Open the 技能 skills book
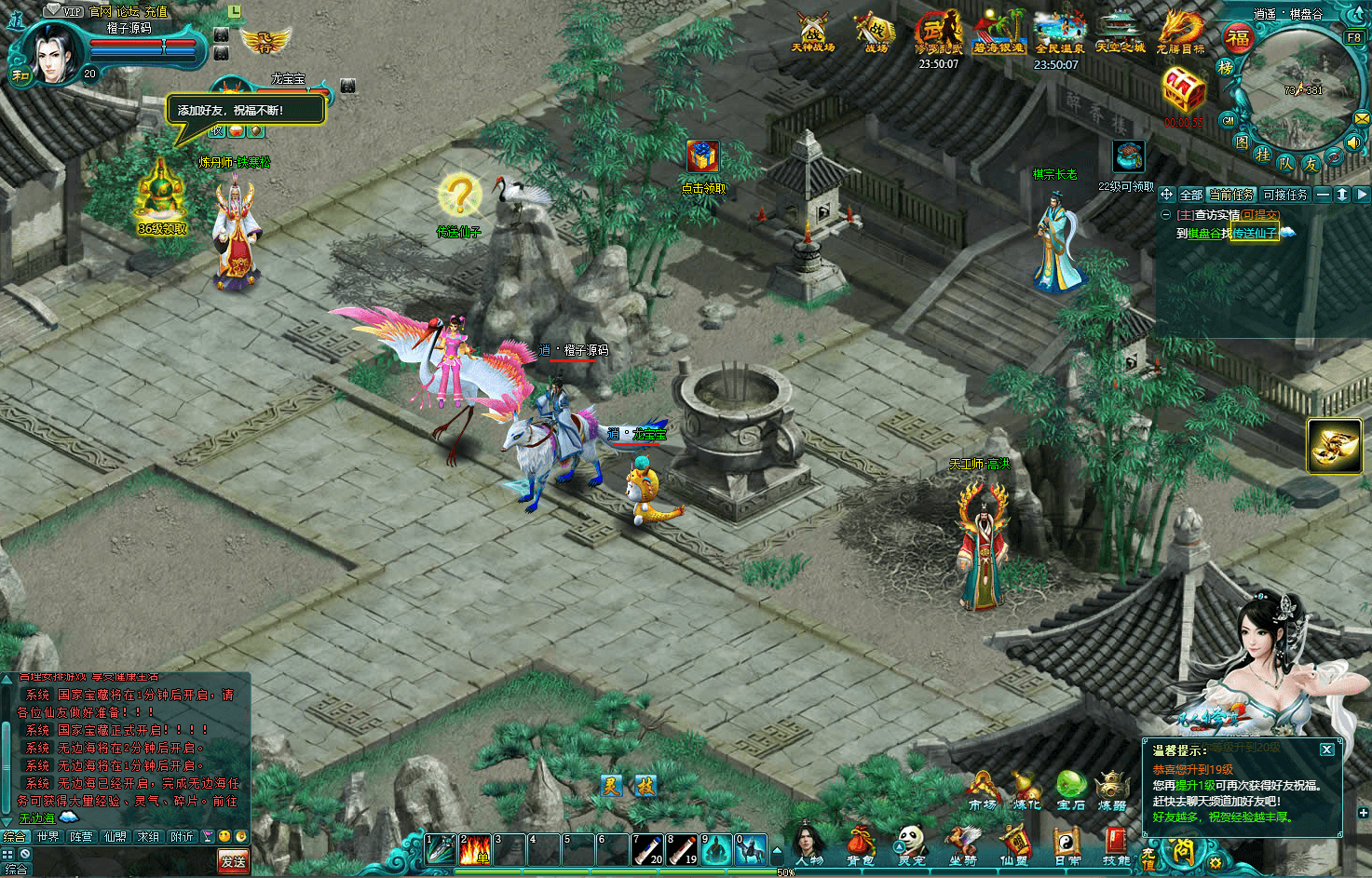The height and width of the screenshot is (878, 1372). [x=1116, y=844]
